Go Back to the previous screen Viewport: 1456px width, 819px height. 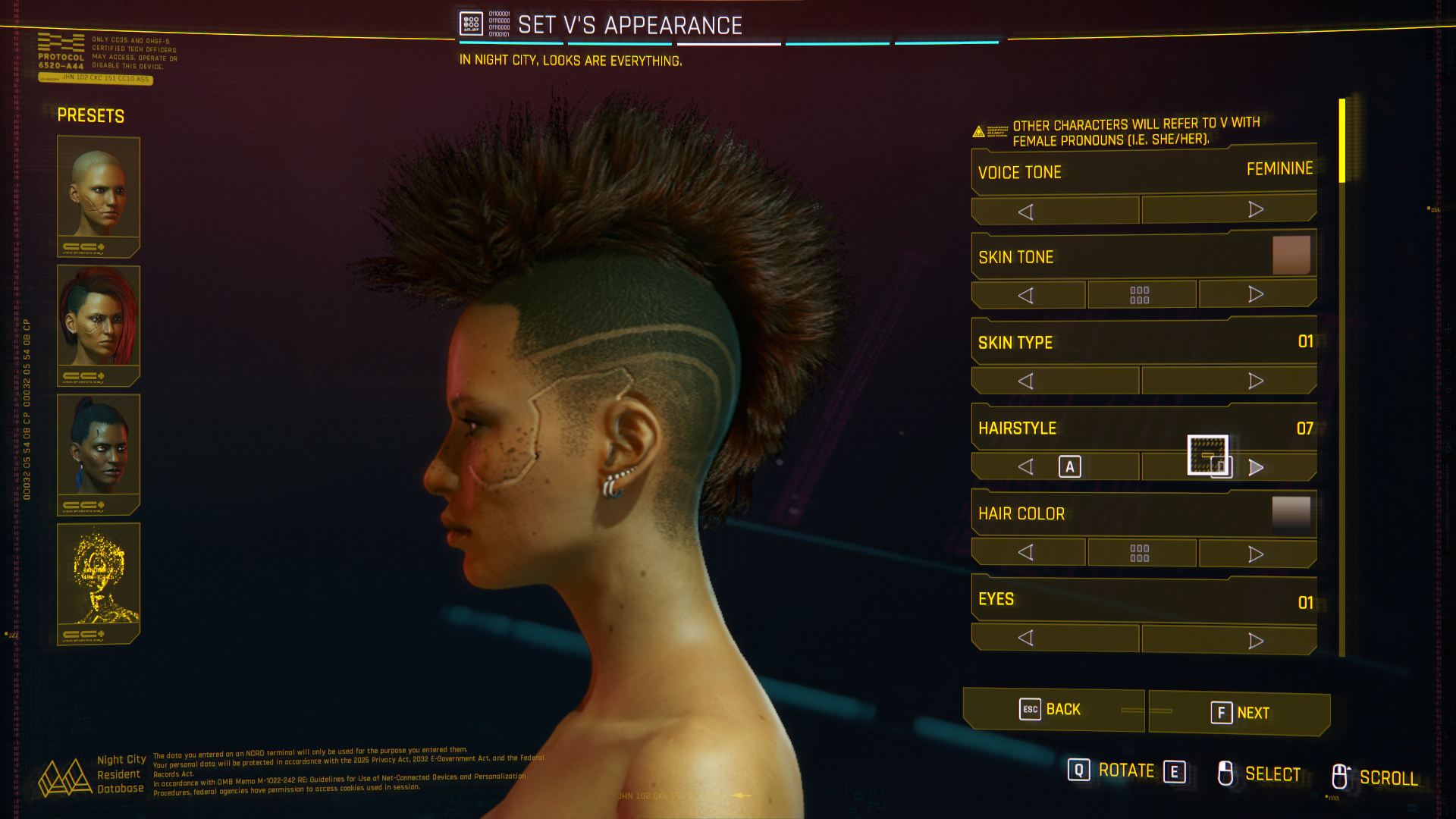(1053, 710)
